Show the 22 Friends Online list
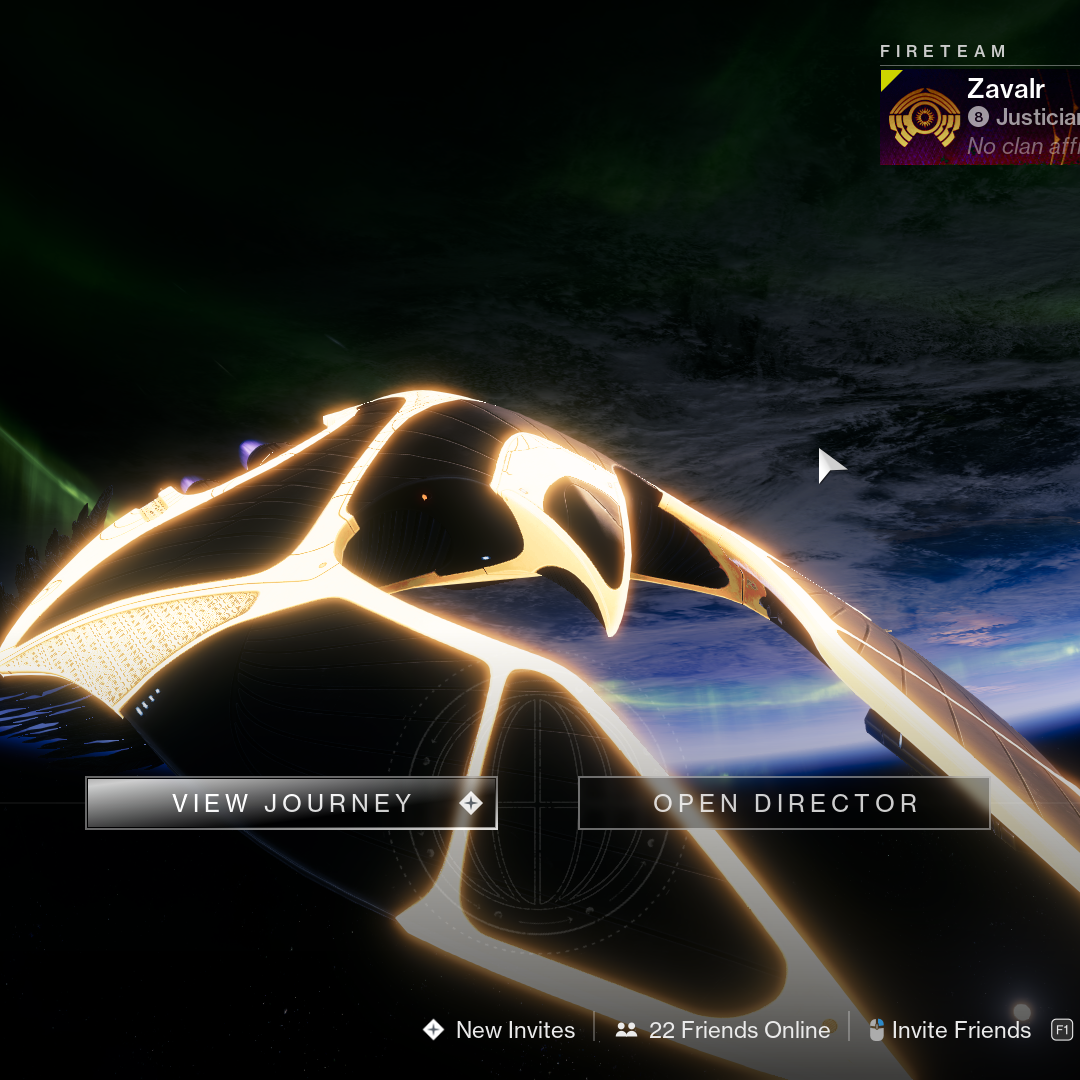The image size is (1080, 1080). pyautogui.click(x=724, y=1030)
